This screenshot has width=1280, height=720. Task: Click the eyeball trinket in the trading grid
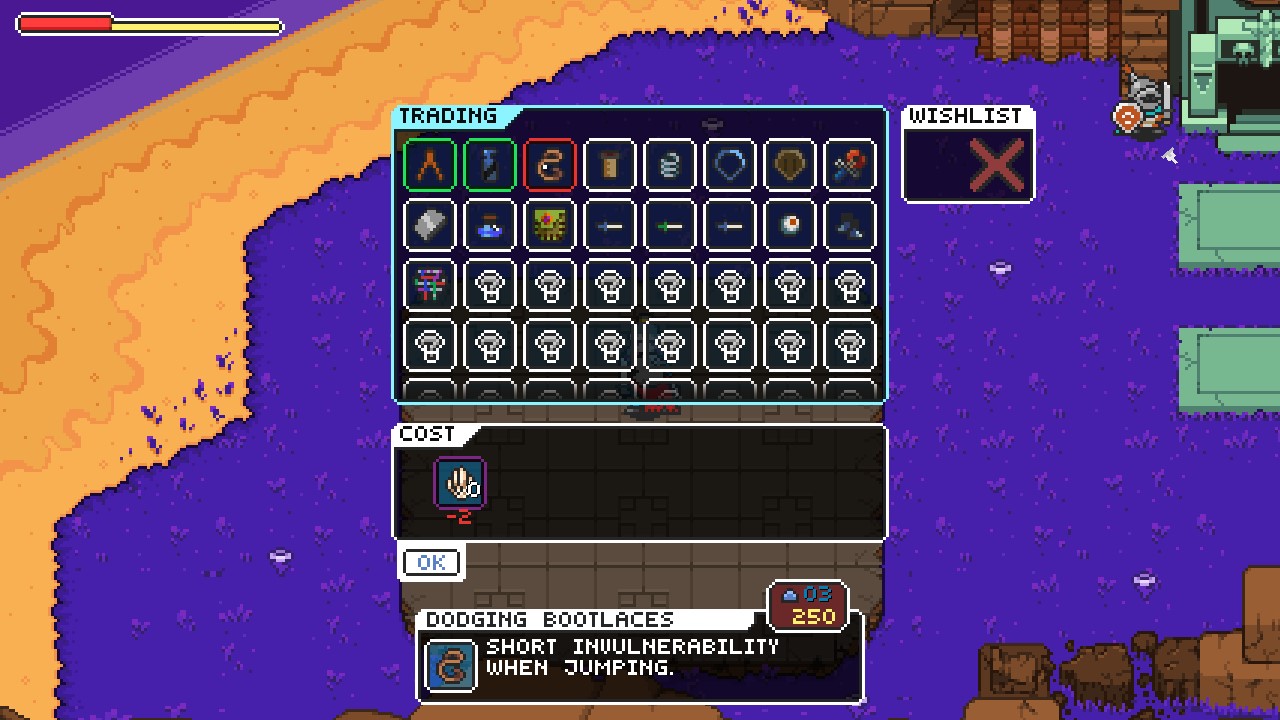[790, 224]
